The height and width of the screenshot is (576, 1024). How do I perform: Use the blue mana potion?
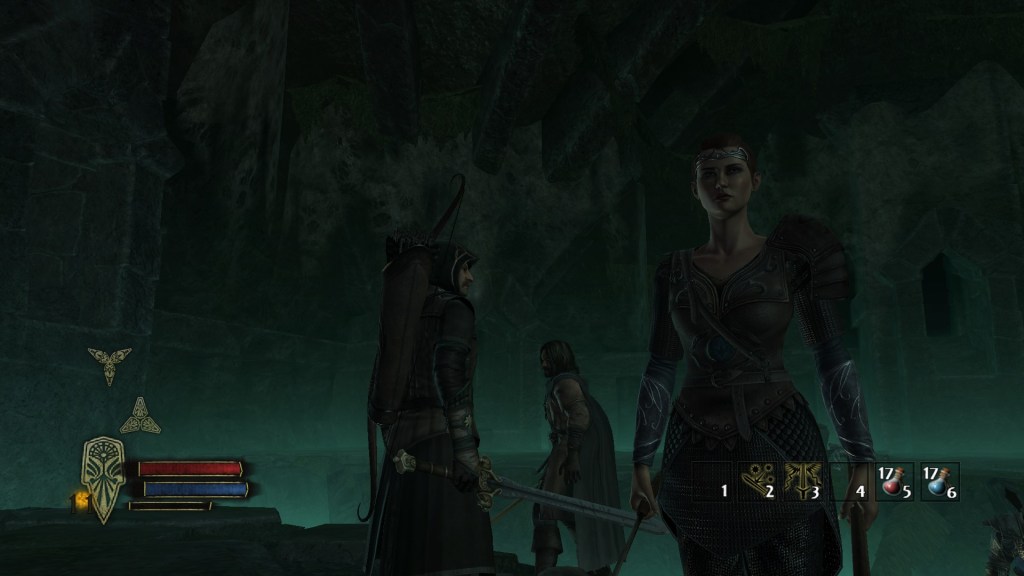pyautogui.click(x=938, y=481)
